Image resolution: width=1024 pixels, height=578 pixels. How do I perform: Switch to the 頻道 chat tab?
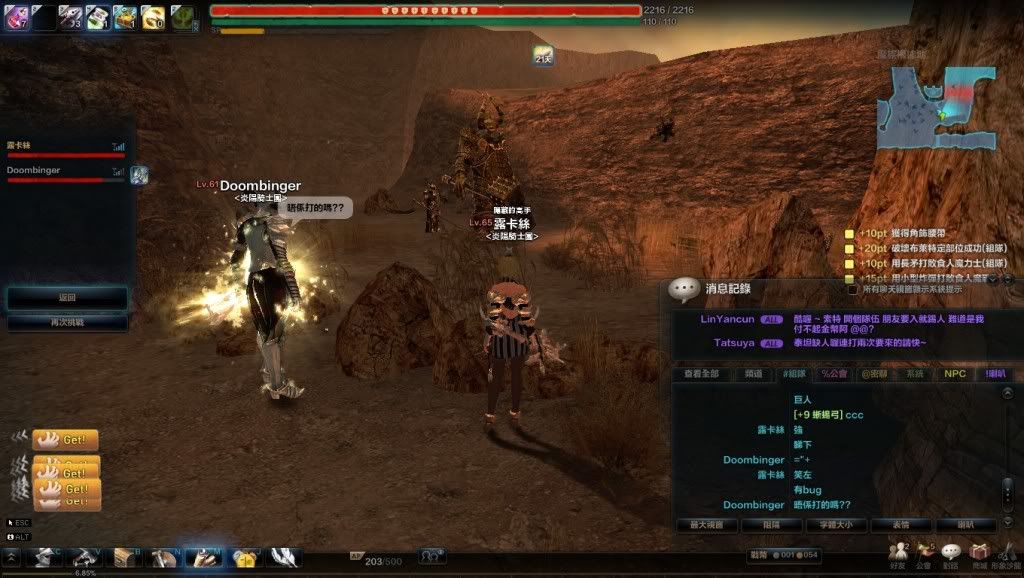[x=754, y=374]
